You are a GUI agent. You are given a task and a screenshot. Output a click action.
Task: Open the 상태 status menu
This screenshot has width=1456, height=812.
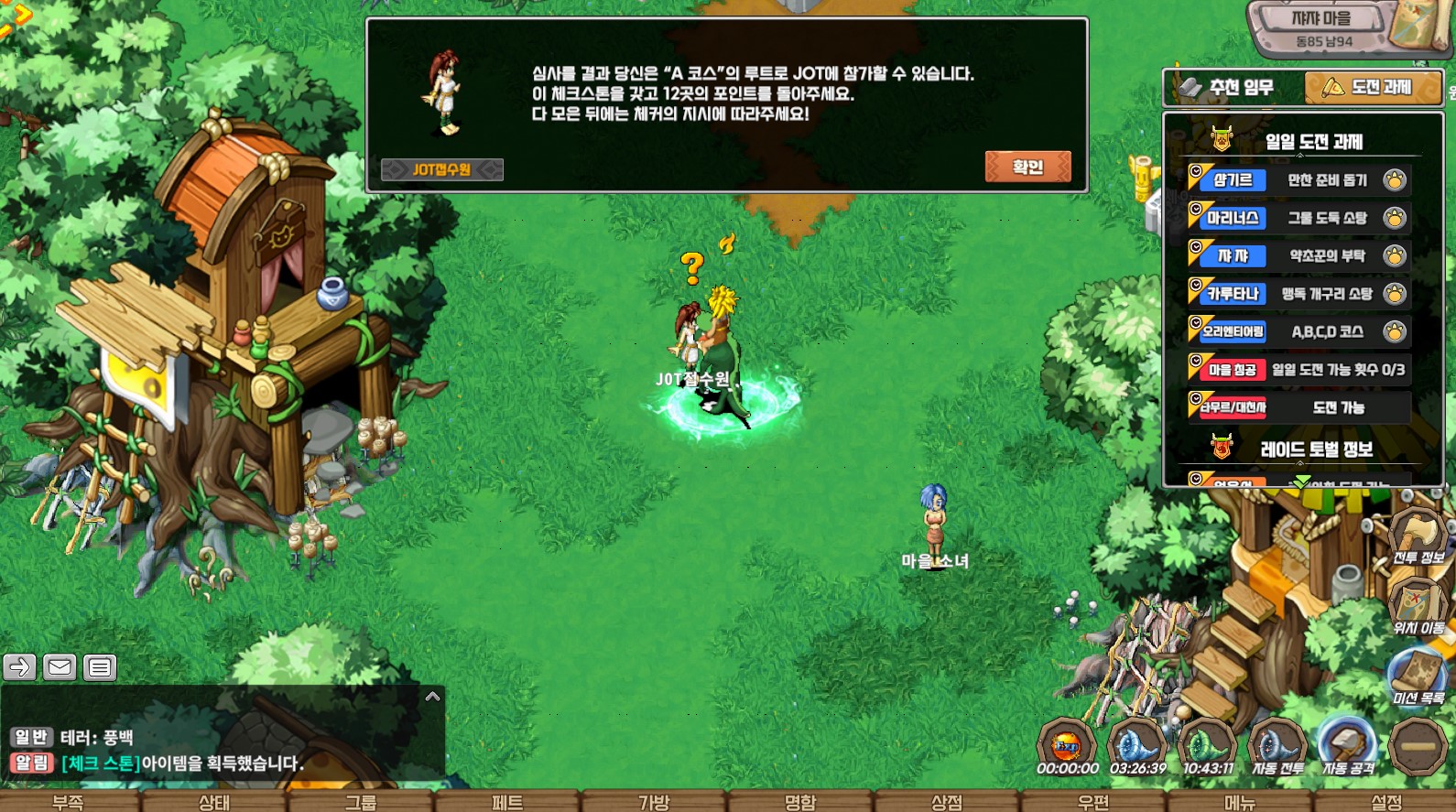[x=214, y=802]
